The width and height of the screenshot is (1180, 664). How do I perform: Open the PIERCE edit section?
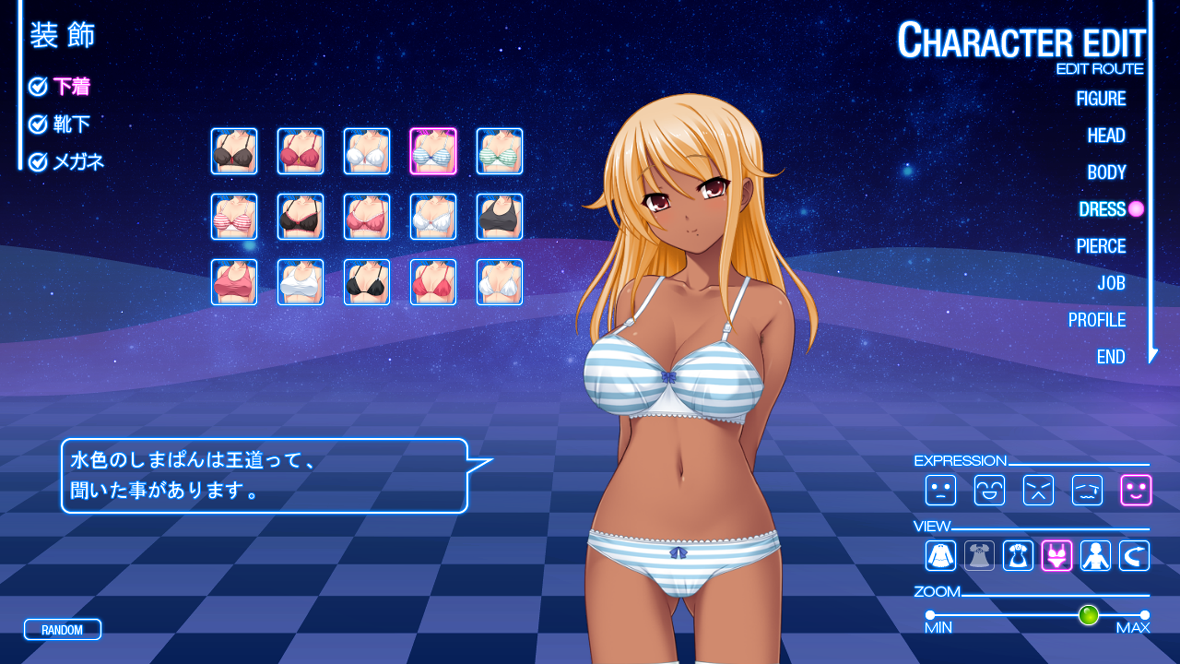tap(1100, 246)
